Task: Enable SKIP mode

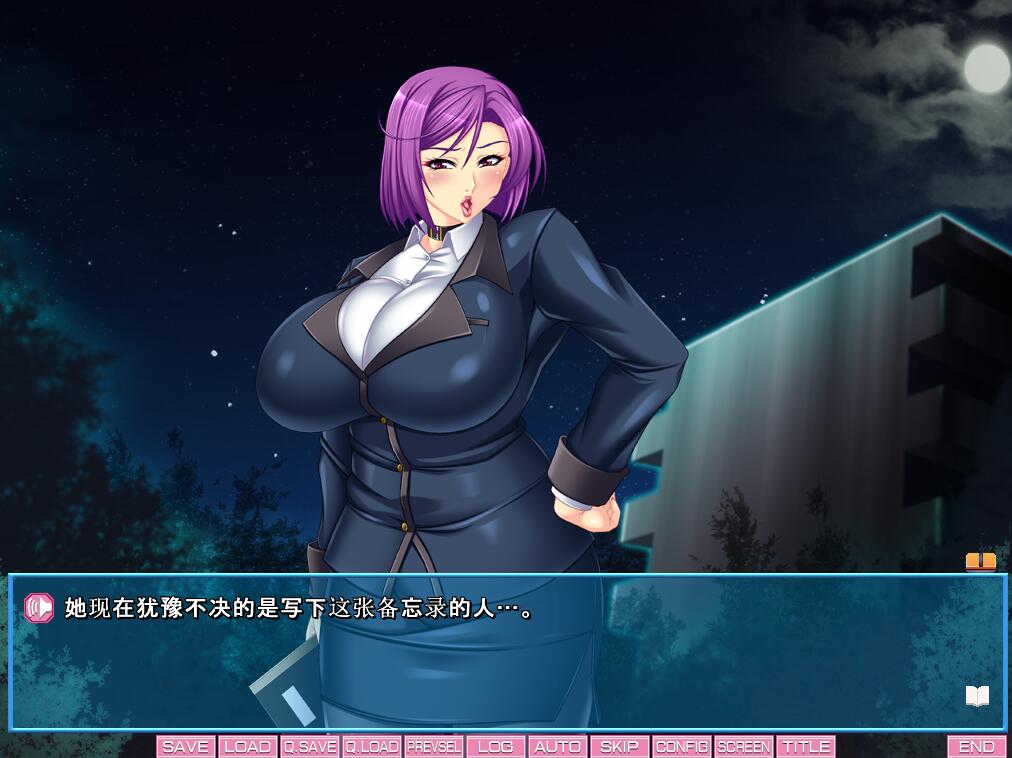Action: pyautogui.click(x=620, y=747)
